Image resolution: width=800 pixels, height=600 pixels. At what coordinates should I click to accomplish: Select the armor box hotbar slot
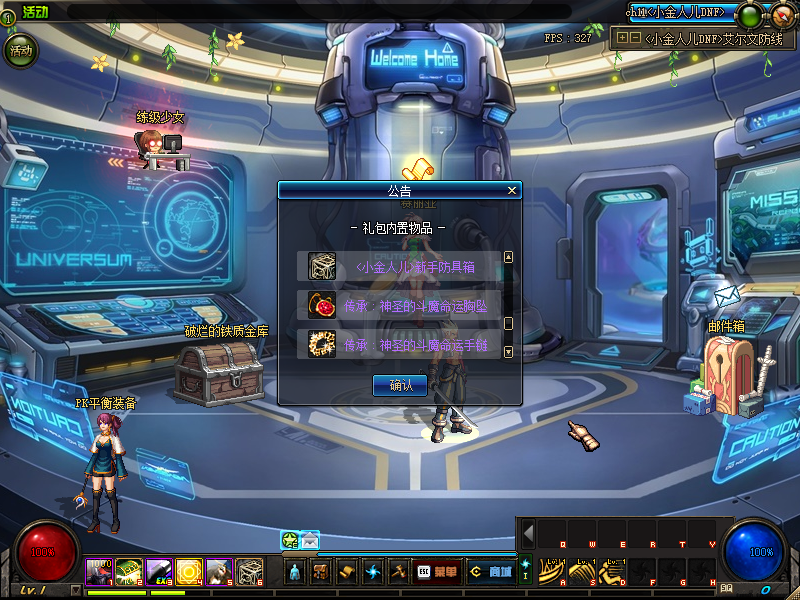point(250,571)
